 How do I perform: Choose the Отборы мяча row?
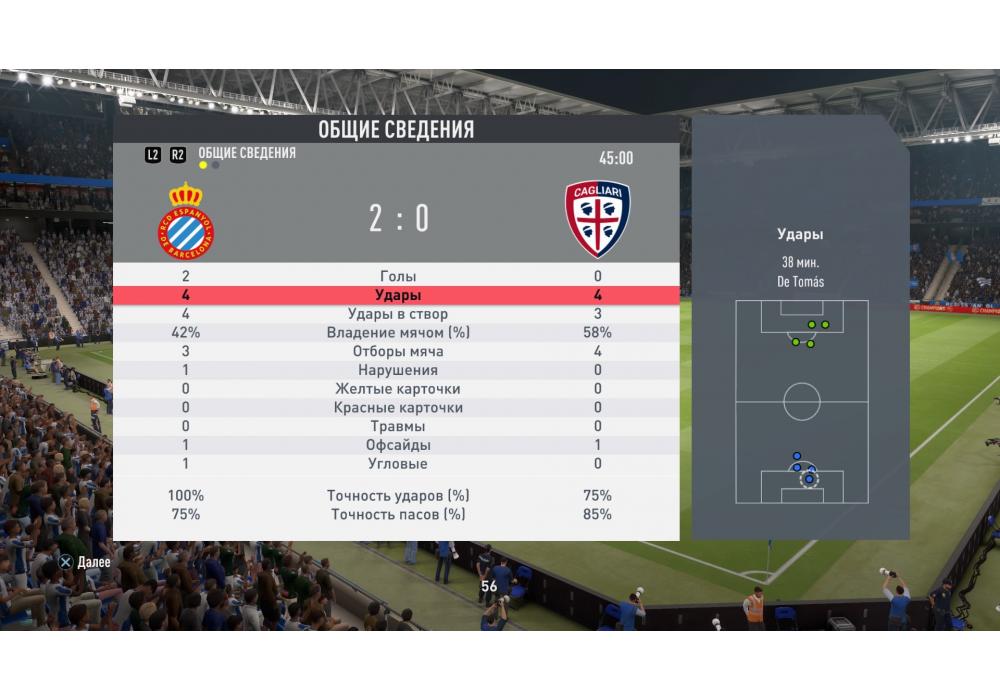point(398,352)
